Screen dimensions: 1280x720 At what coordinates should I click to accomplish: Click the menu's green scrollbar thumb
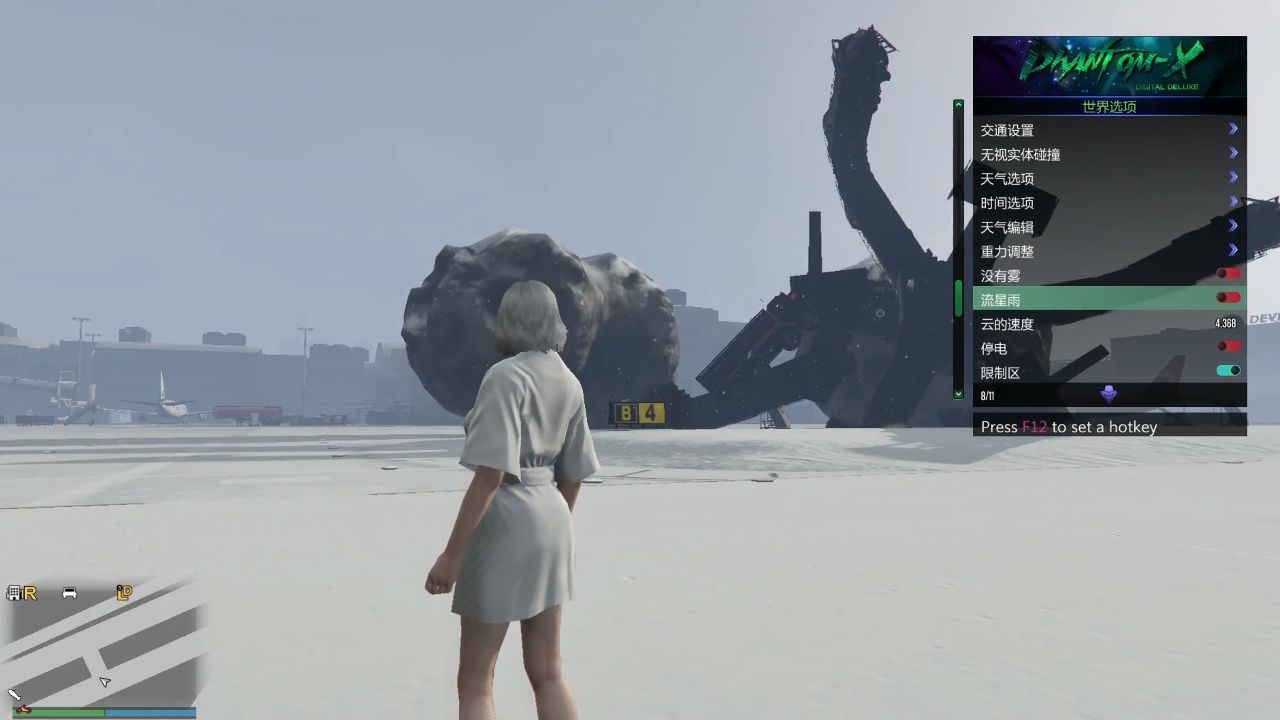tap(958, 298)
